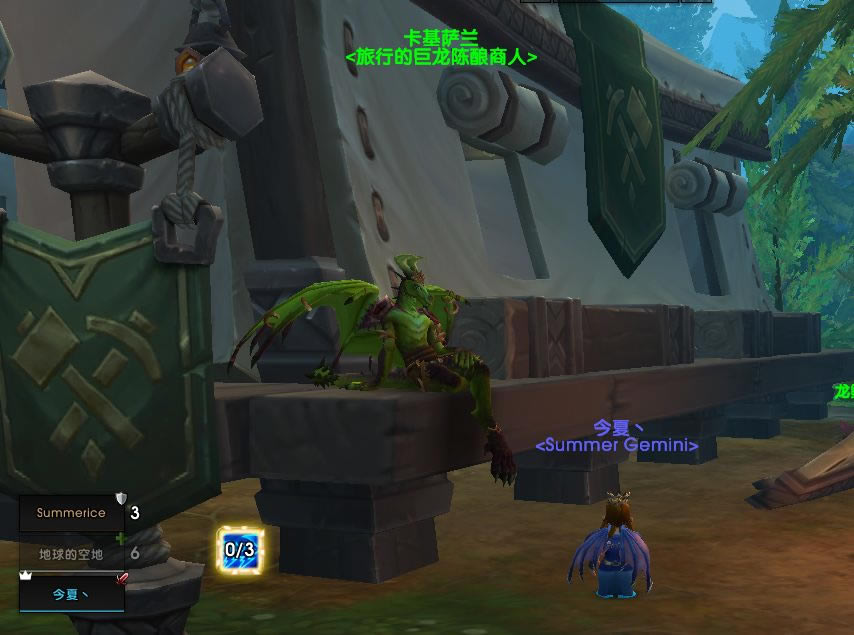
Task: Select the Summerice party frame
Action: [x=71, y=513]
